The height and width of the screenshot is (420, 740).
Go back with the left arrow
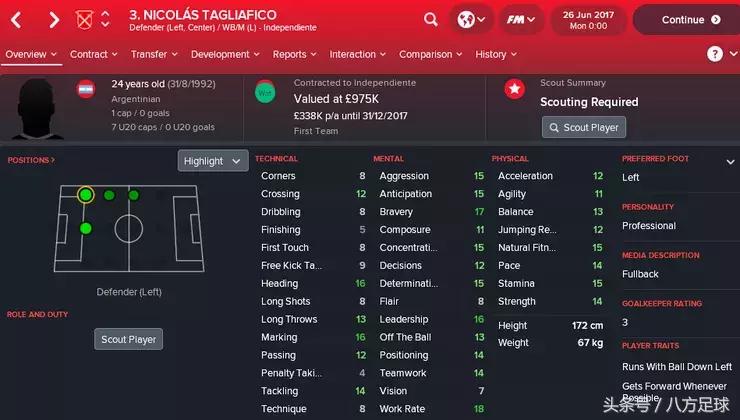(17, 20)
